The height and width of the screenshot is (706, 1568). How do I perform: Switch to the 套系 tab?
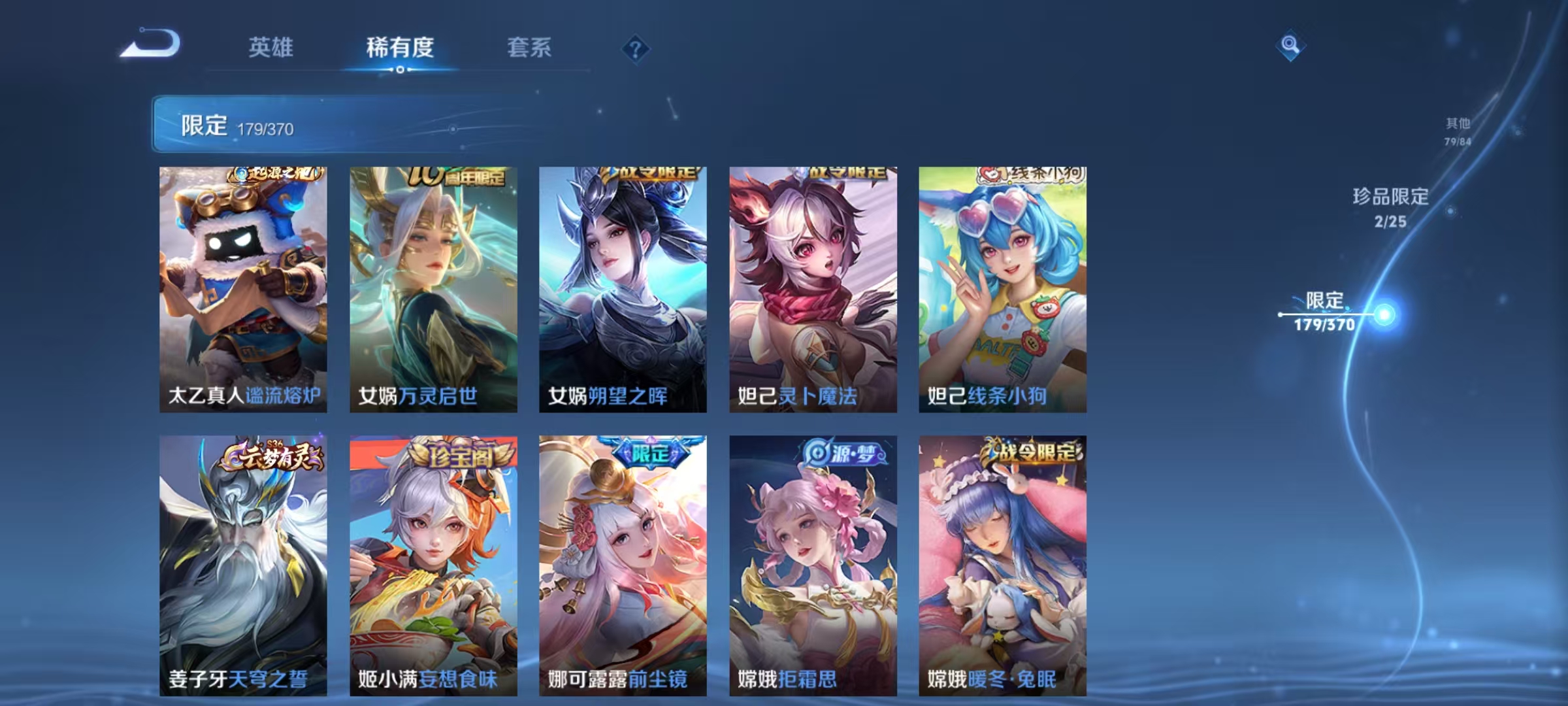[x=530, y=48]
